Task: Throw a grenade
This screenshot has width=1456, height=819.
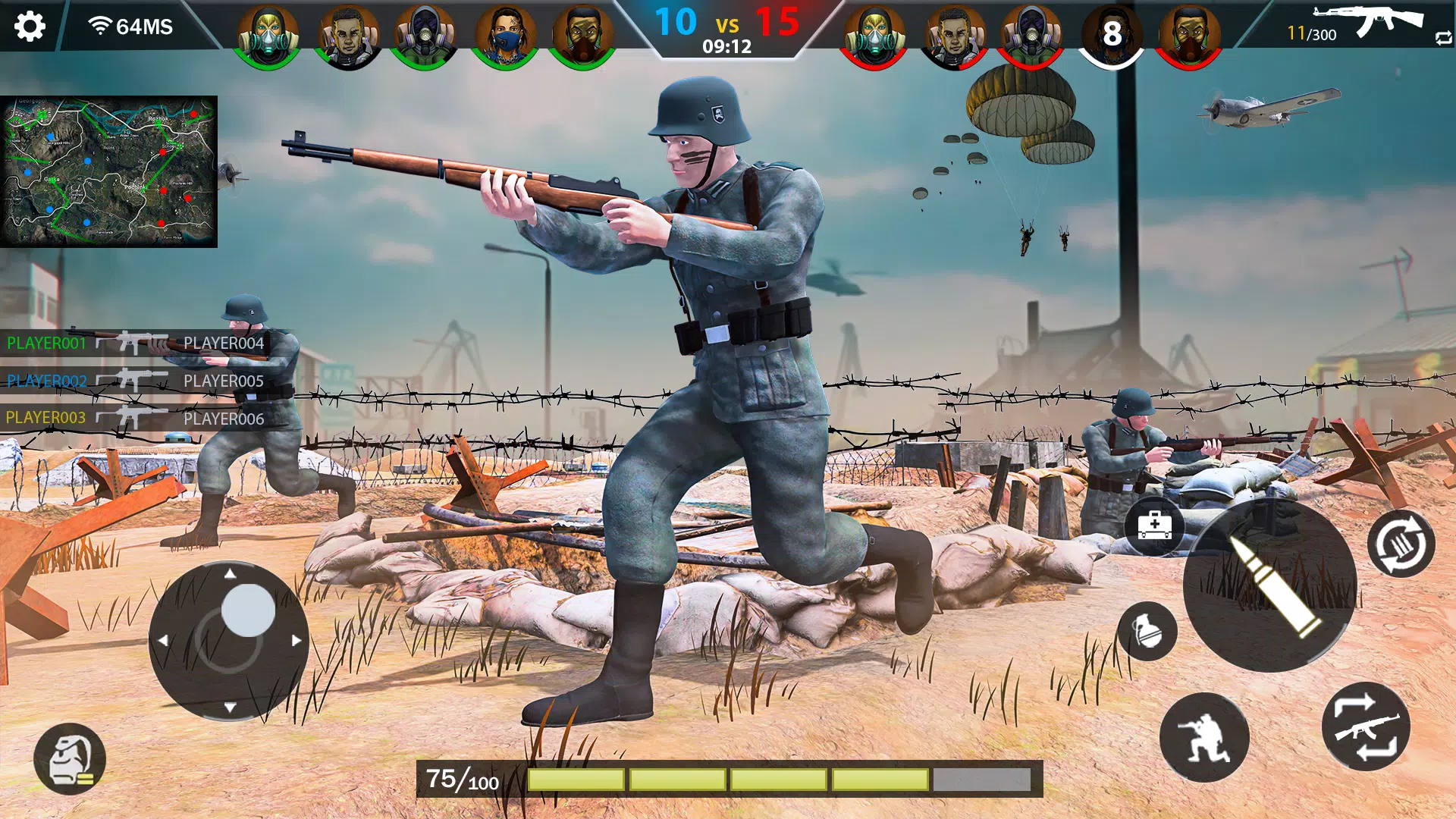Action: click(x=1147, y=631)
